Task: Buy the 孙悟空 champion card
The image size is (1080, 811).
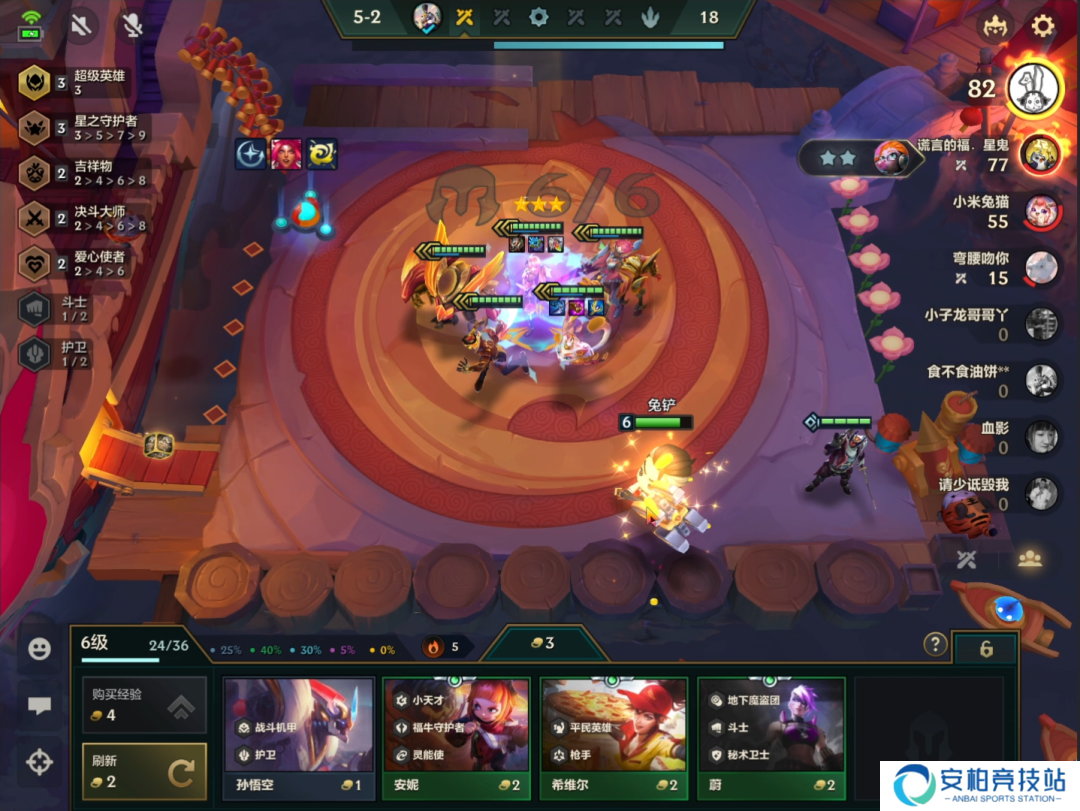Action: [298, 738]
